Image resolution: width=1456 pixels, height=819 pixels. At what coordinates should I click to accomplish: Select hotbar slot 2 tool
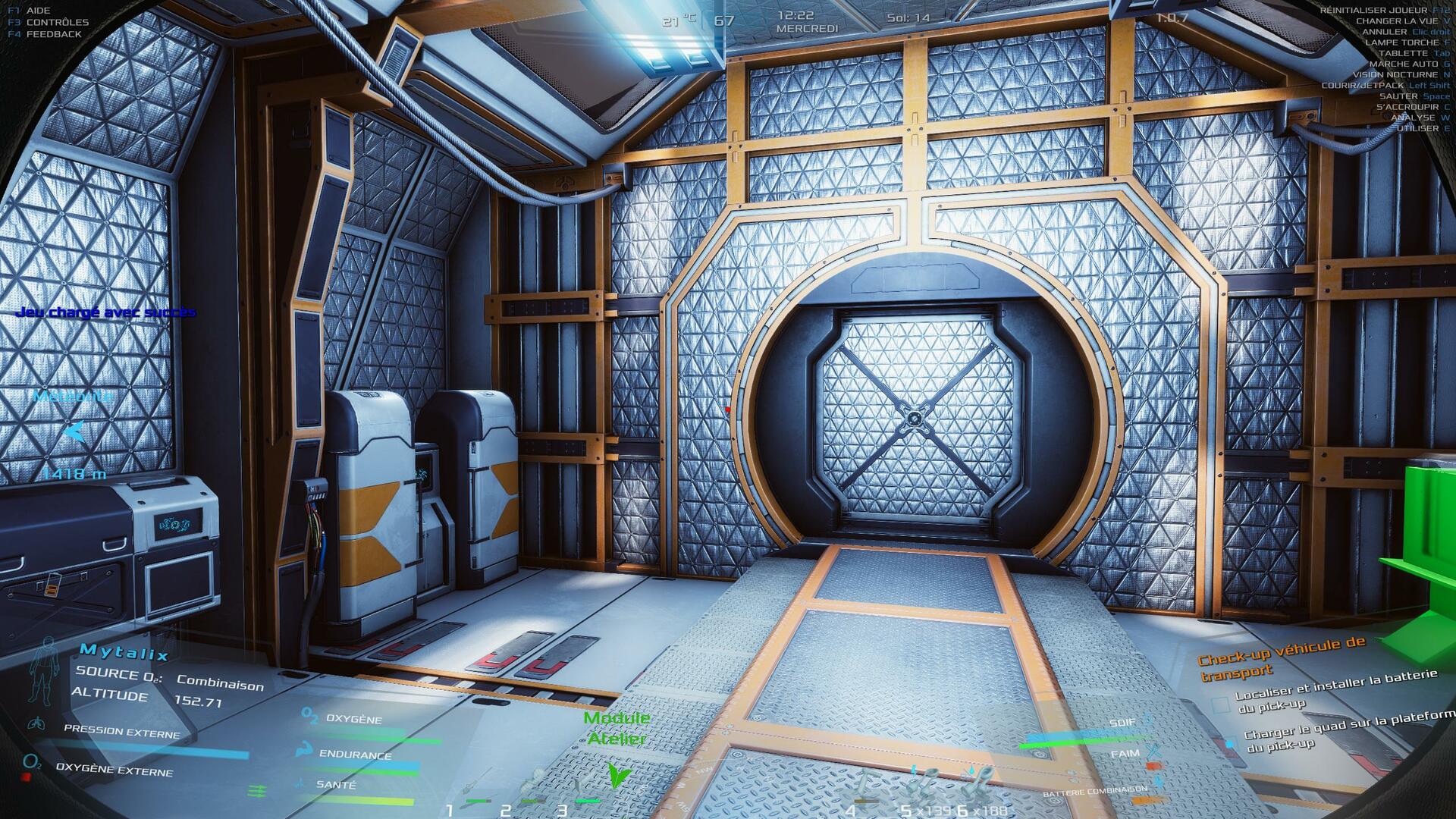pos(531,790)
